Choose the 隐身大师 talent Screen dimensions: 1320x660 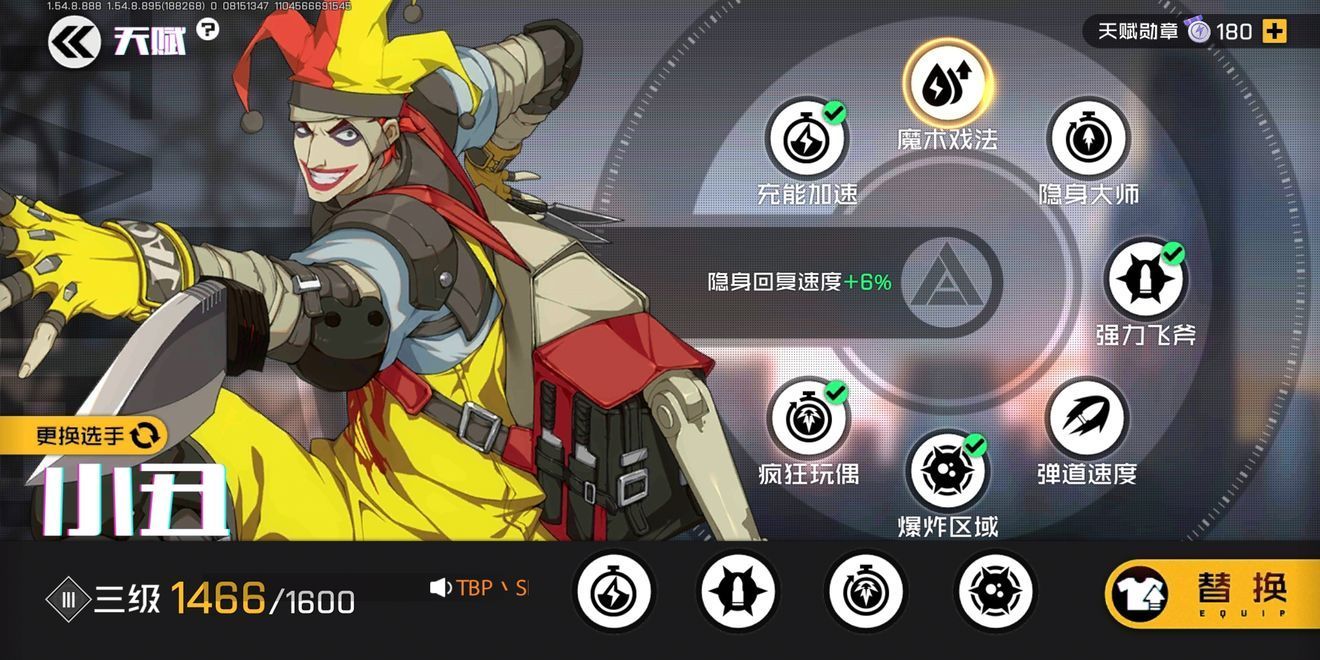(x=1088, y=139)
